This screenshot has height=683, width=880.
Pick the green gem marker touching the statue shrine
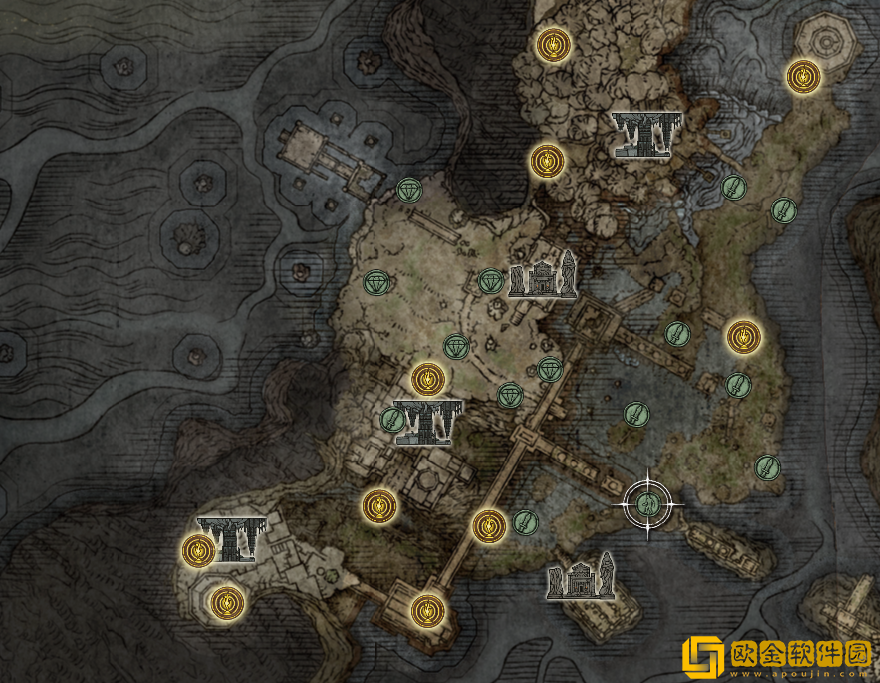tap(490, 281)
